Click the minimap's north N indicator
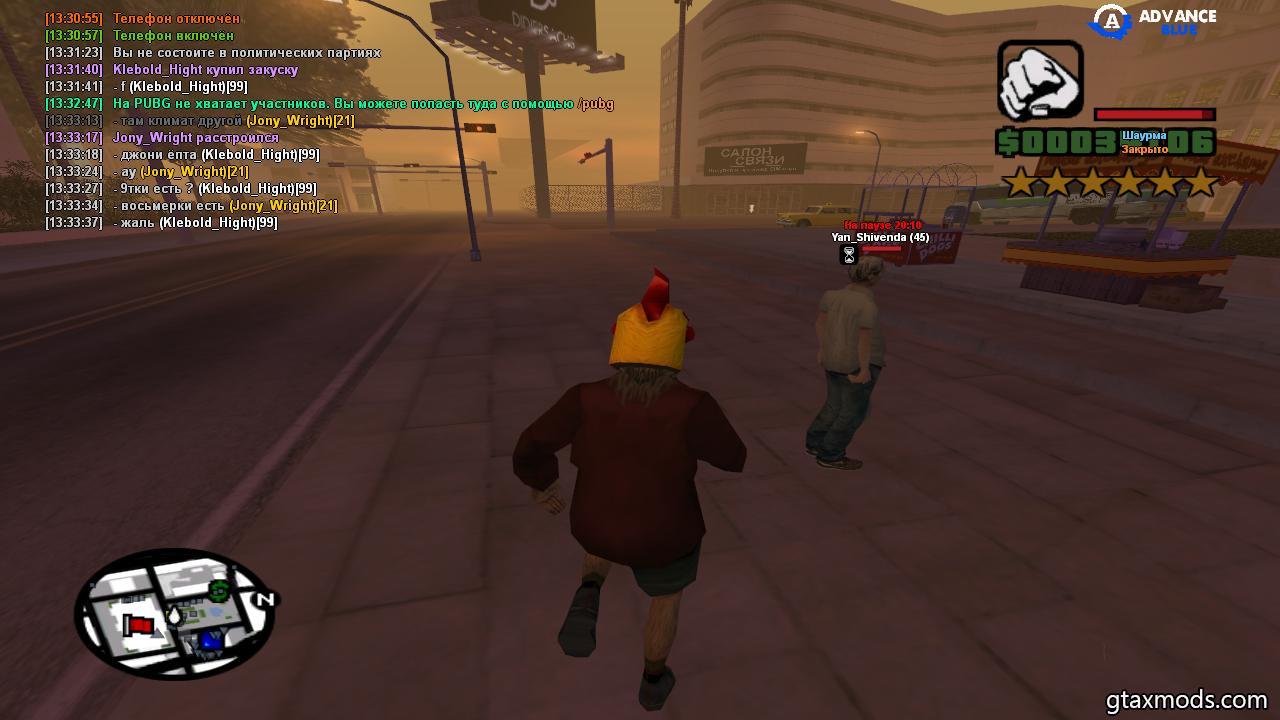This screenshot has width=1280, height=720. [265, 600]
